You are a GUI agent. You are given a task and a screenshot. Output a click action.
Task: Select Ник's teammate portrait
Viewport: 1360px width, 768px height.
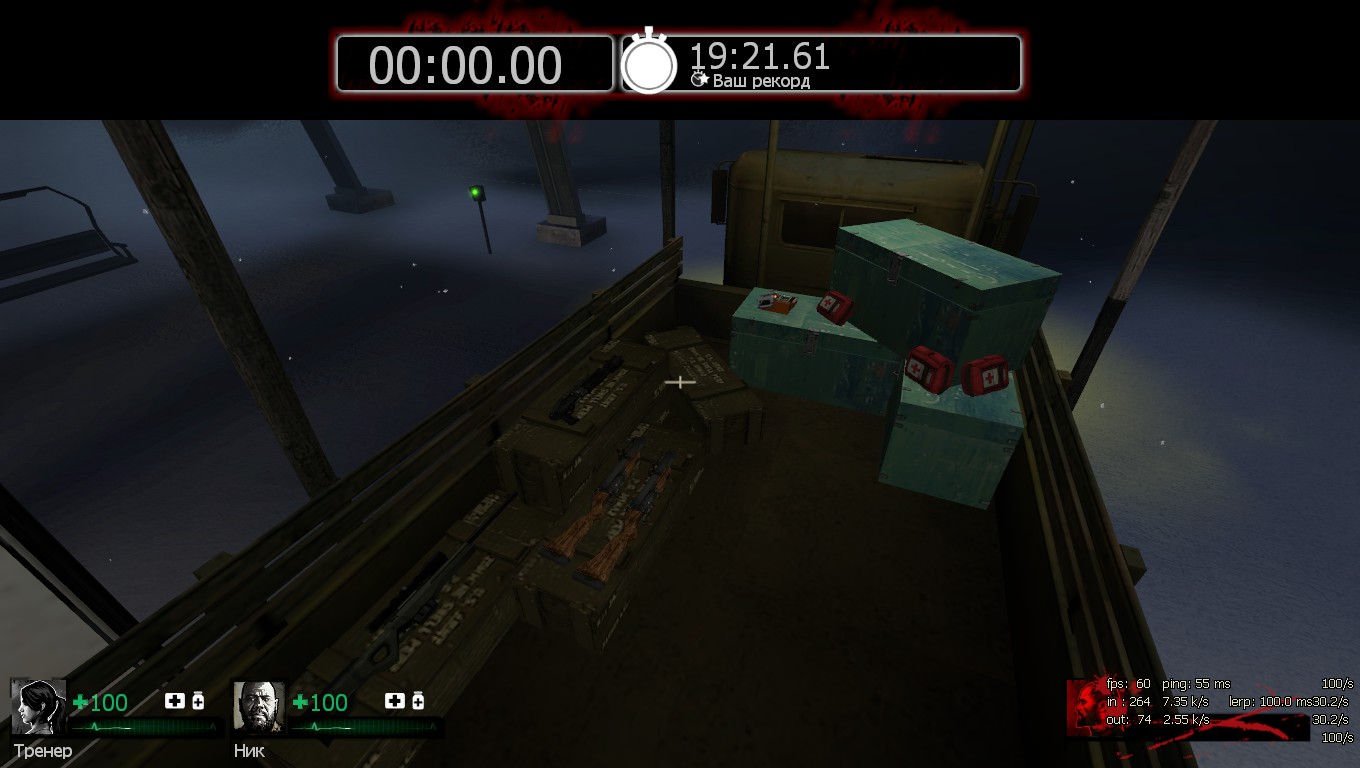click(259, 707)
